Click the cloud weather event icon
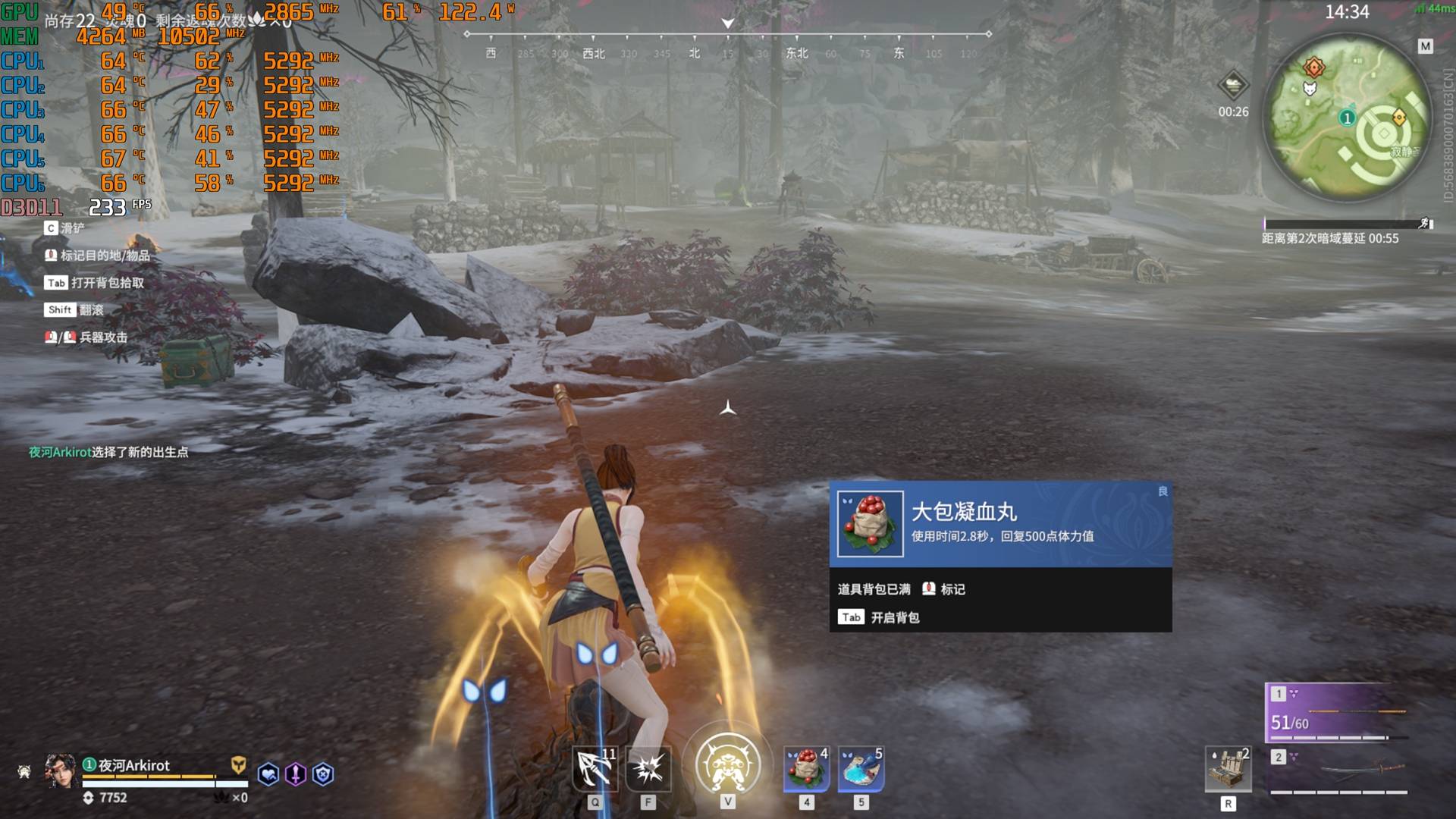This screenshot has width=1456, height=819. pyautogui.click(x=1233, y=86)
